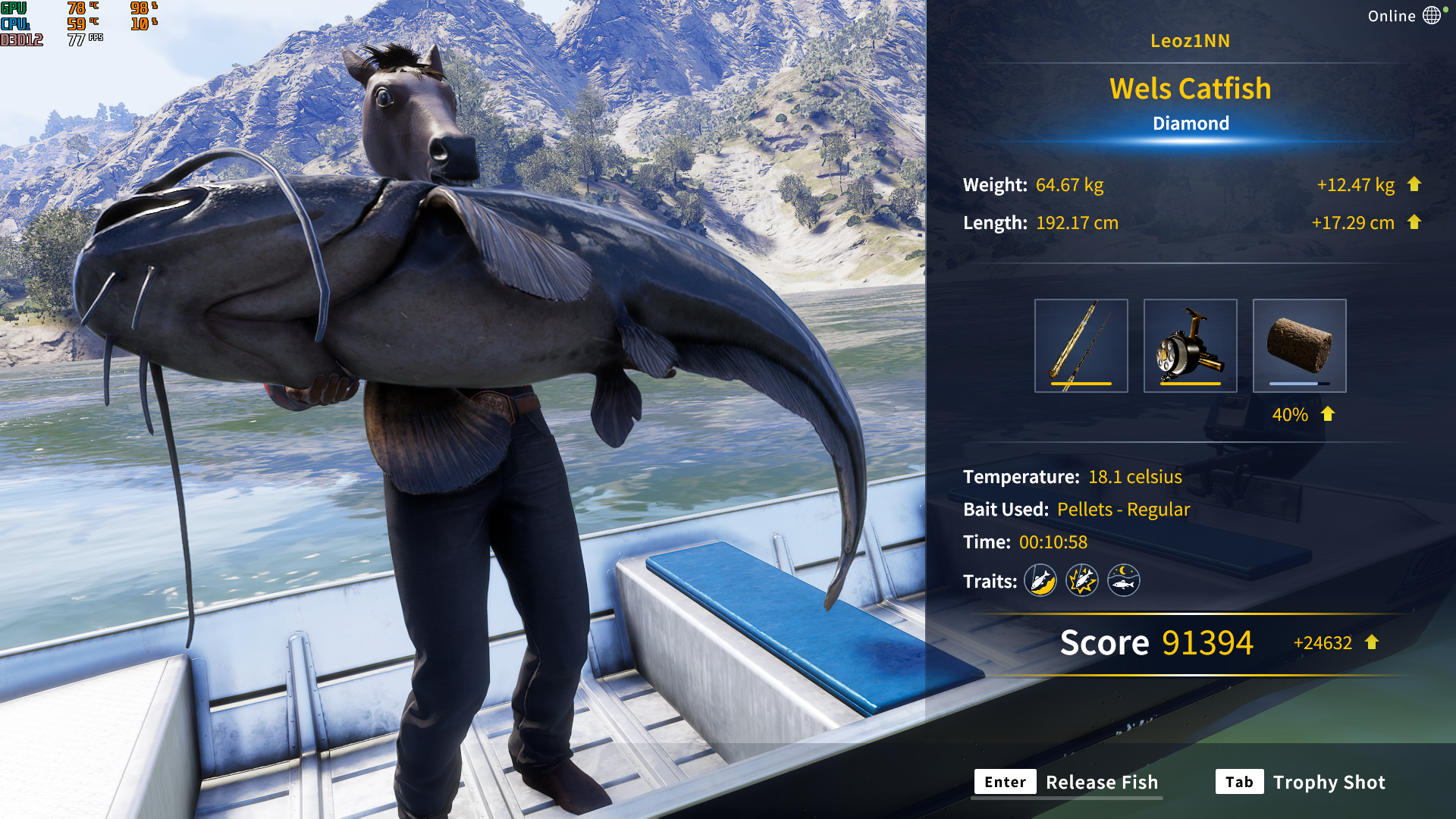Select the pellet bait slot
Viewport: 1456px width, 819px height.
(x=1299, y=346)
